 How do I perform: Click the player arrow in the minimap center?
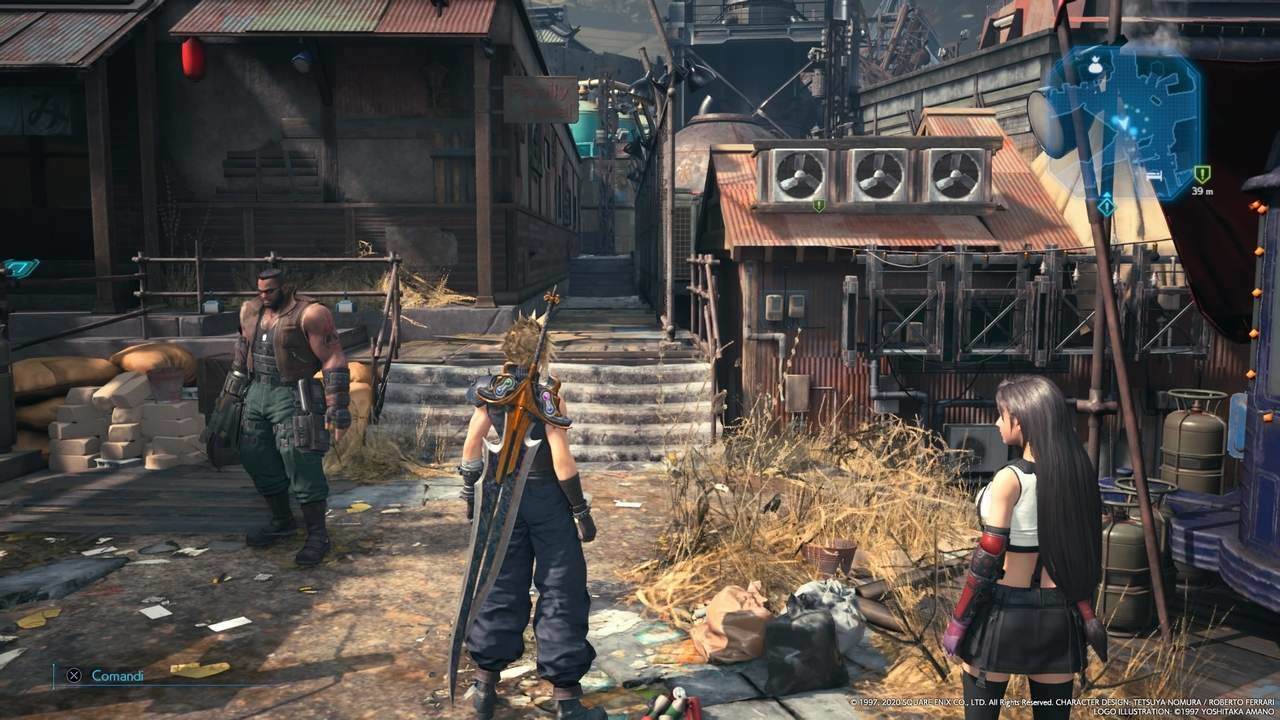pos(1124,121)
